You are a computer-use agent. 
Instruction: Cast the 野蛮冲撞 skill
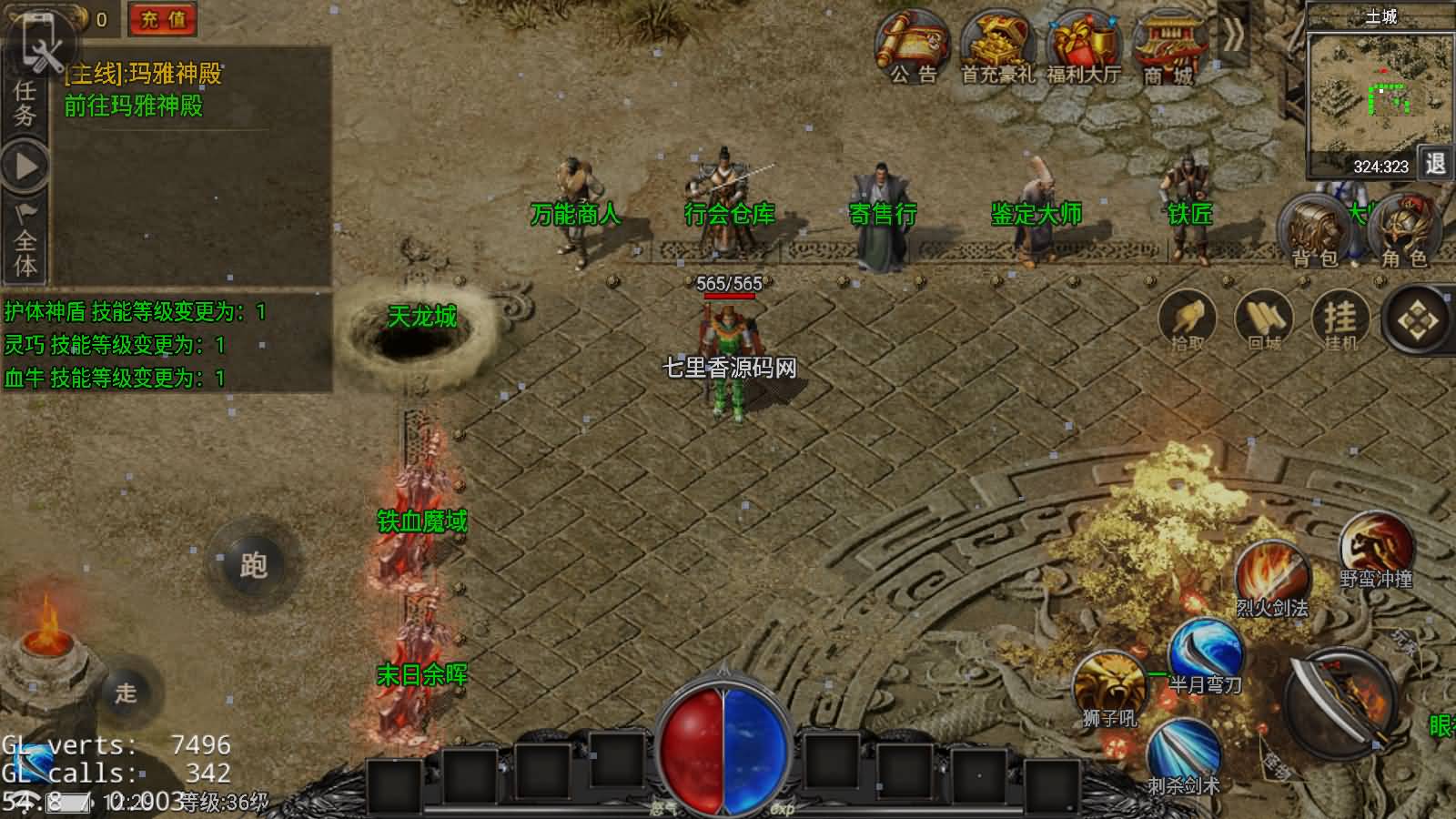[x=1375, y=549]
